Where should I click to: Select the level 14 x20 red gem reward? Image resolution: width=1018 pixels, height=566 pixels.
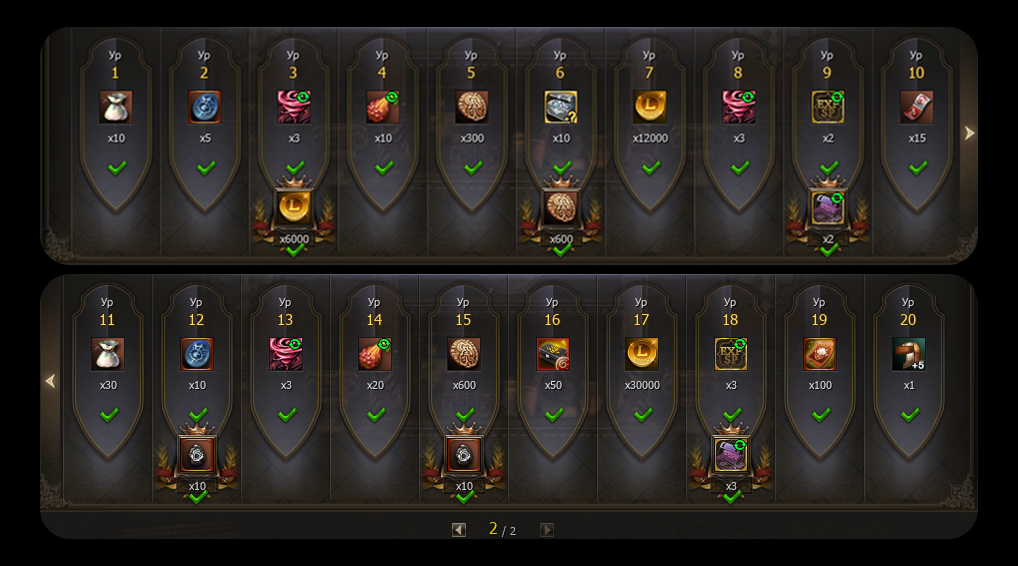(x=374, y=354)
